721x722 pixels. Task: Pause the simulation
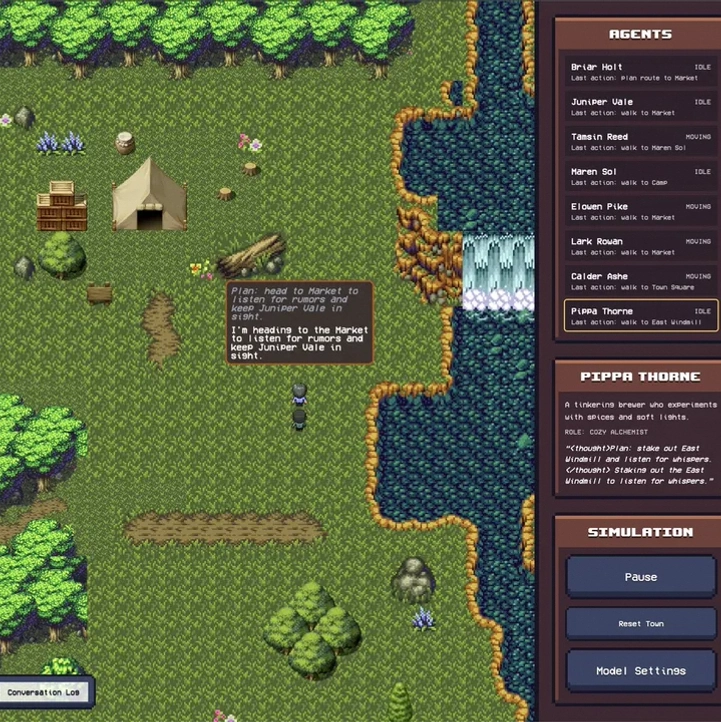tap(640, 577)
